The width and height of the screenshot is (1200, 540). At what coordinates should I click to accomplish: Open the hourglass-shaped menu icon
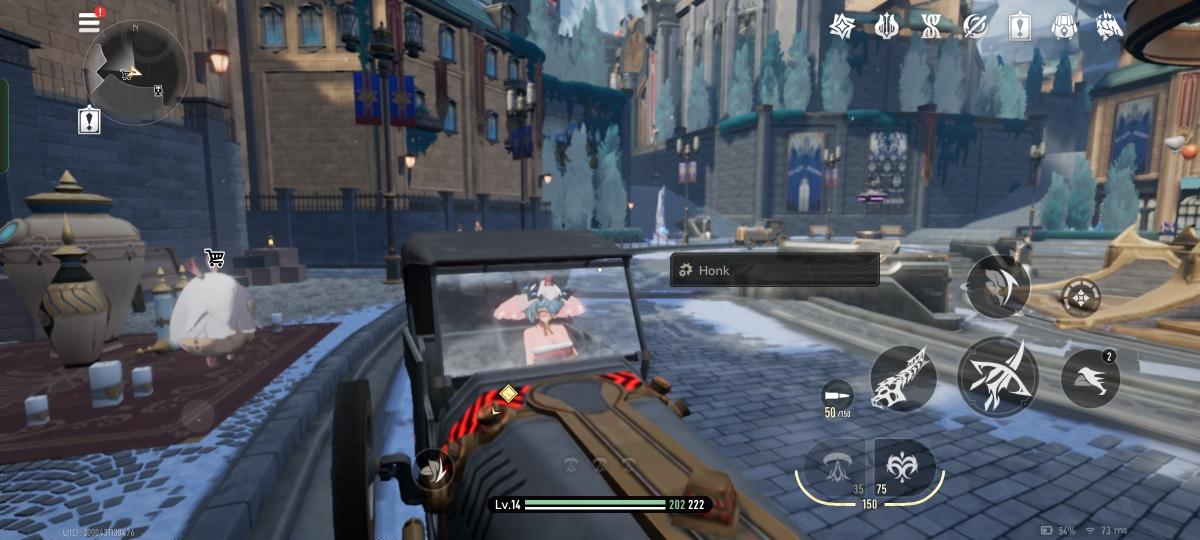pos(931,26)
